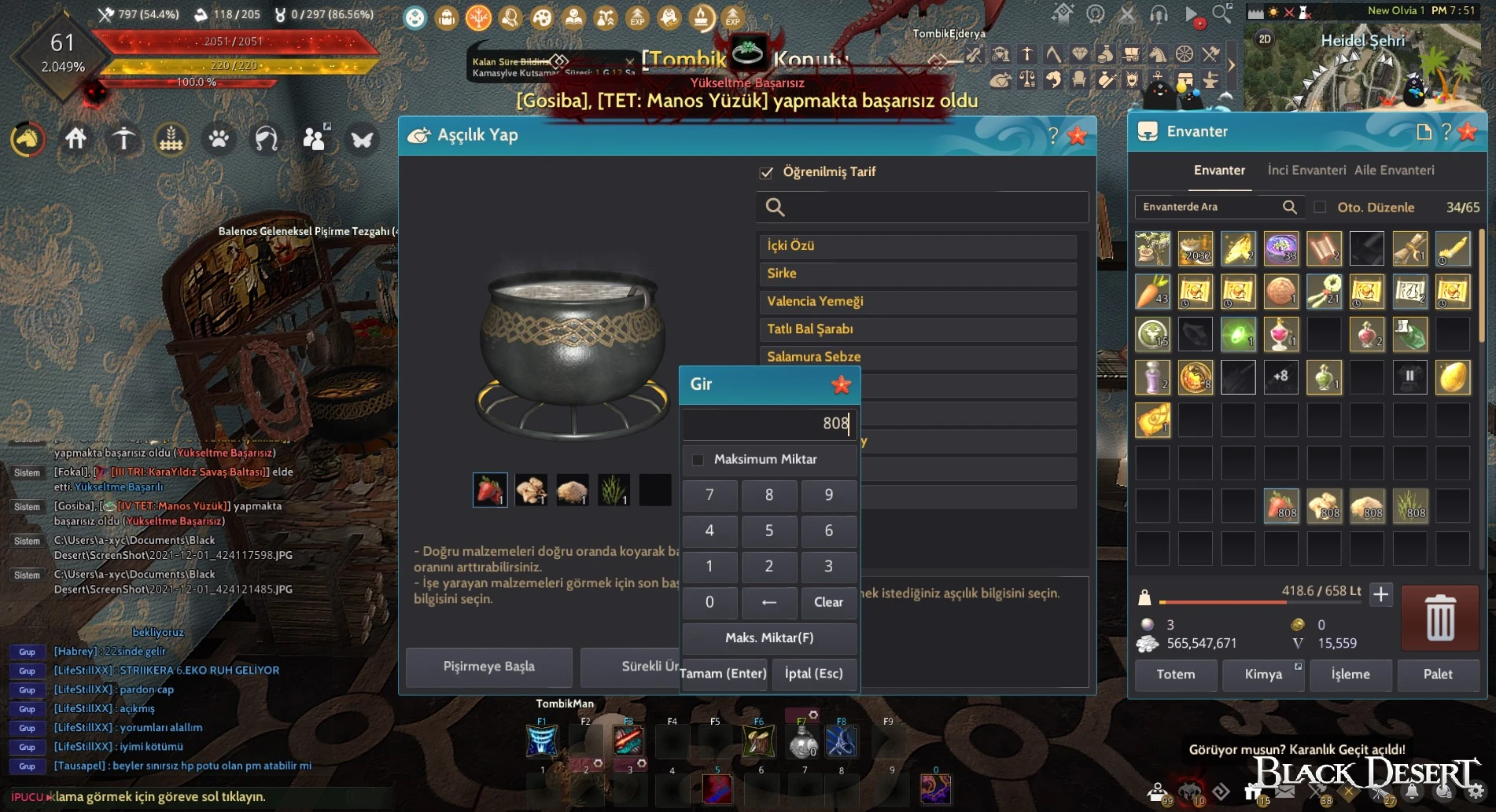Click the Pişirmeye Başla button
The width and height of the screenshot is (1496, 812).
(x=488, y=667)
